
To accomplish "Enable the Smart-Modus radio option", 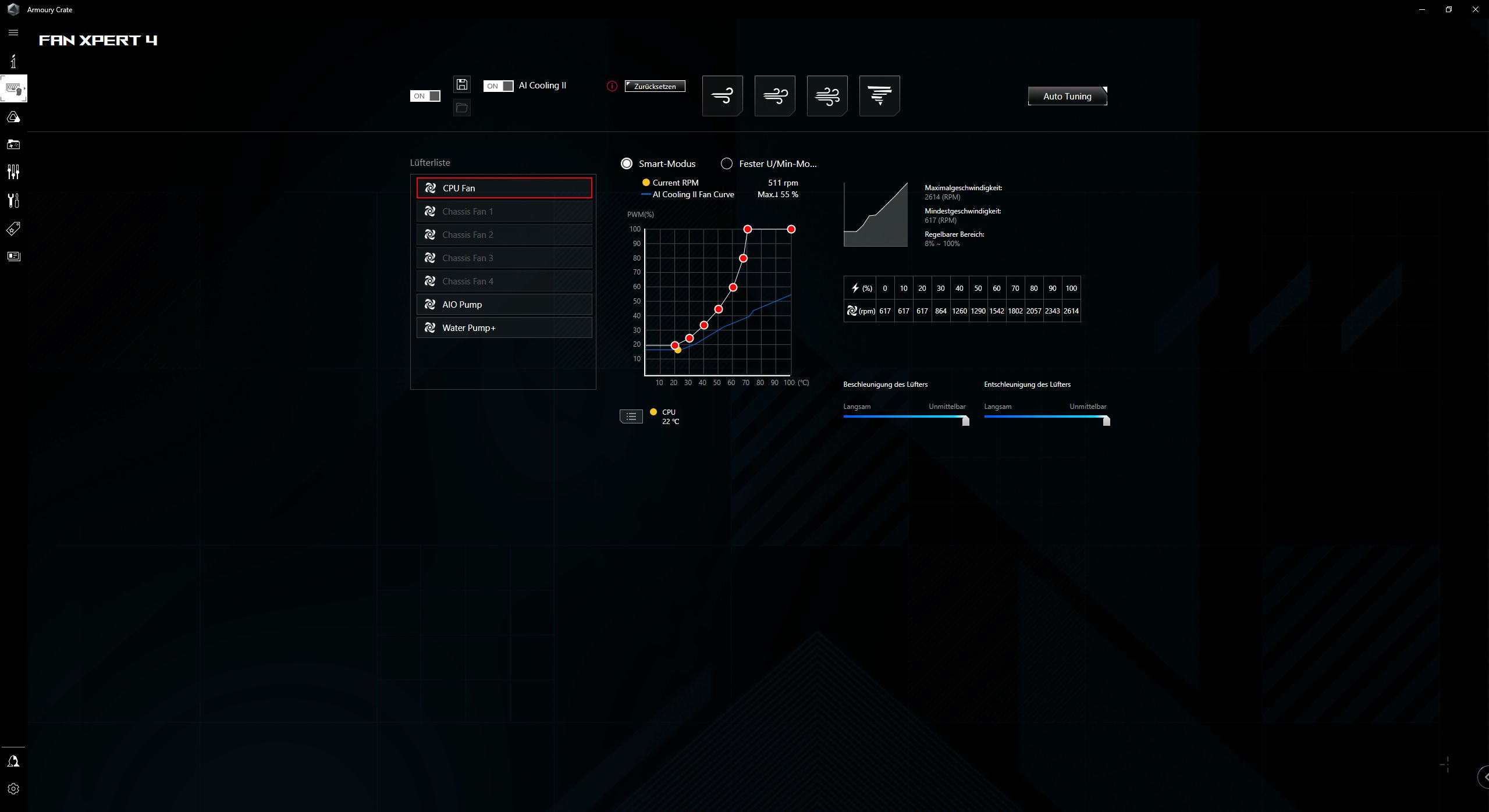I will 627,163.
